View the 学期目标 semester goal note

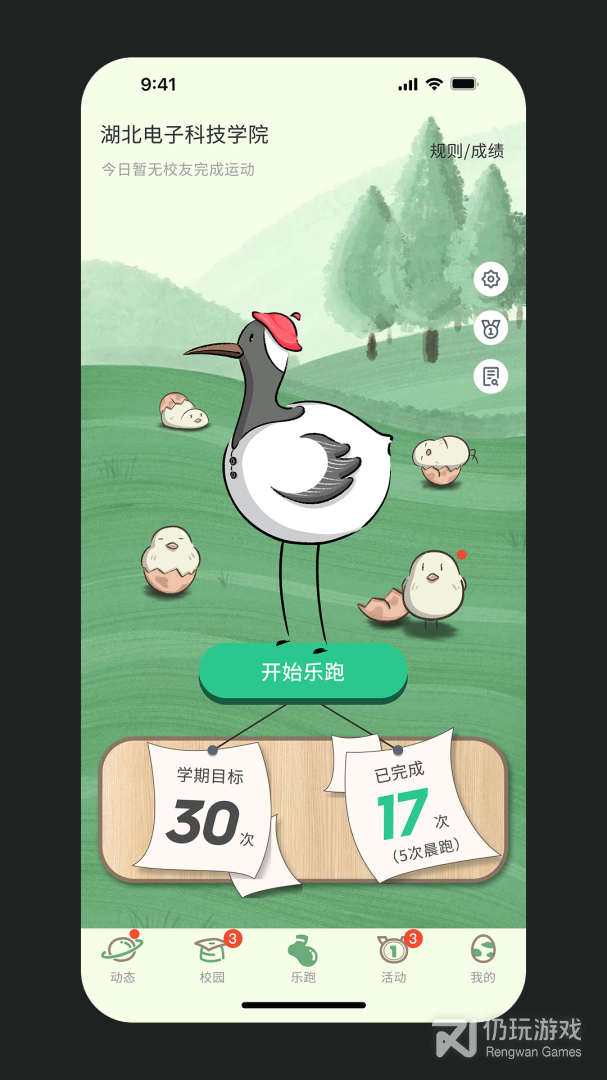point(209,810)
